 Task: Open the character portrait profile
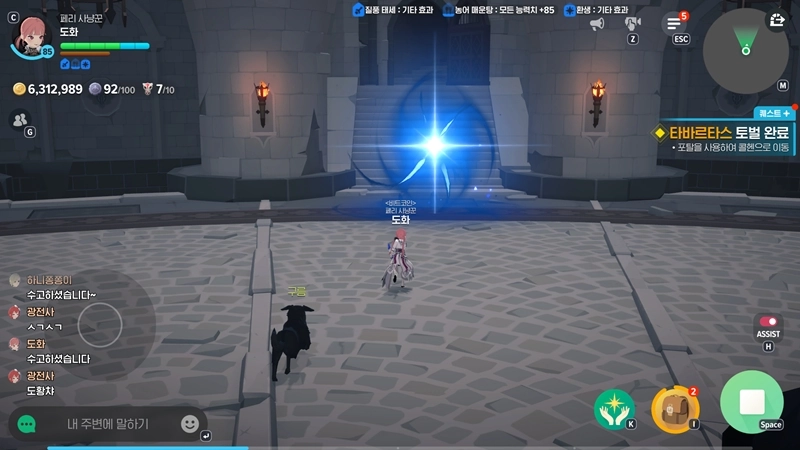click(28, 33)
